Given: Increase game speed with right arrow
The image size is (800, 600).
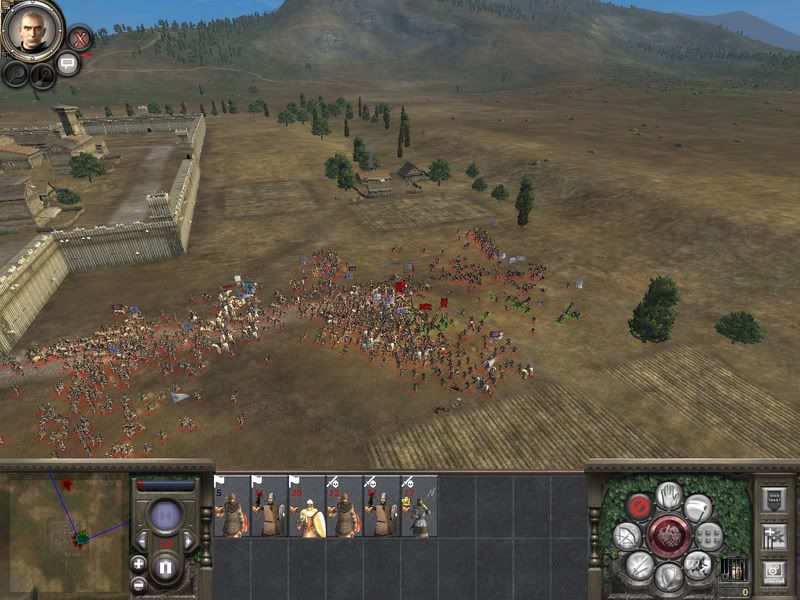Looking at the screenshot, I should pos(189,541).
